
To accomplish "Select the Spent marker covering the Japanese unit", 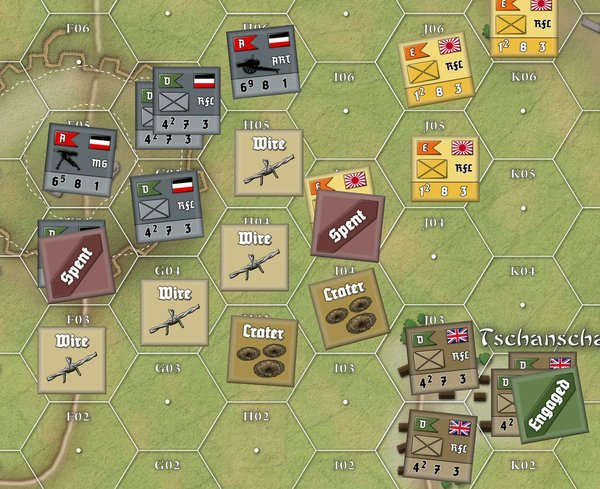I will [x=348, y=226].
